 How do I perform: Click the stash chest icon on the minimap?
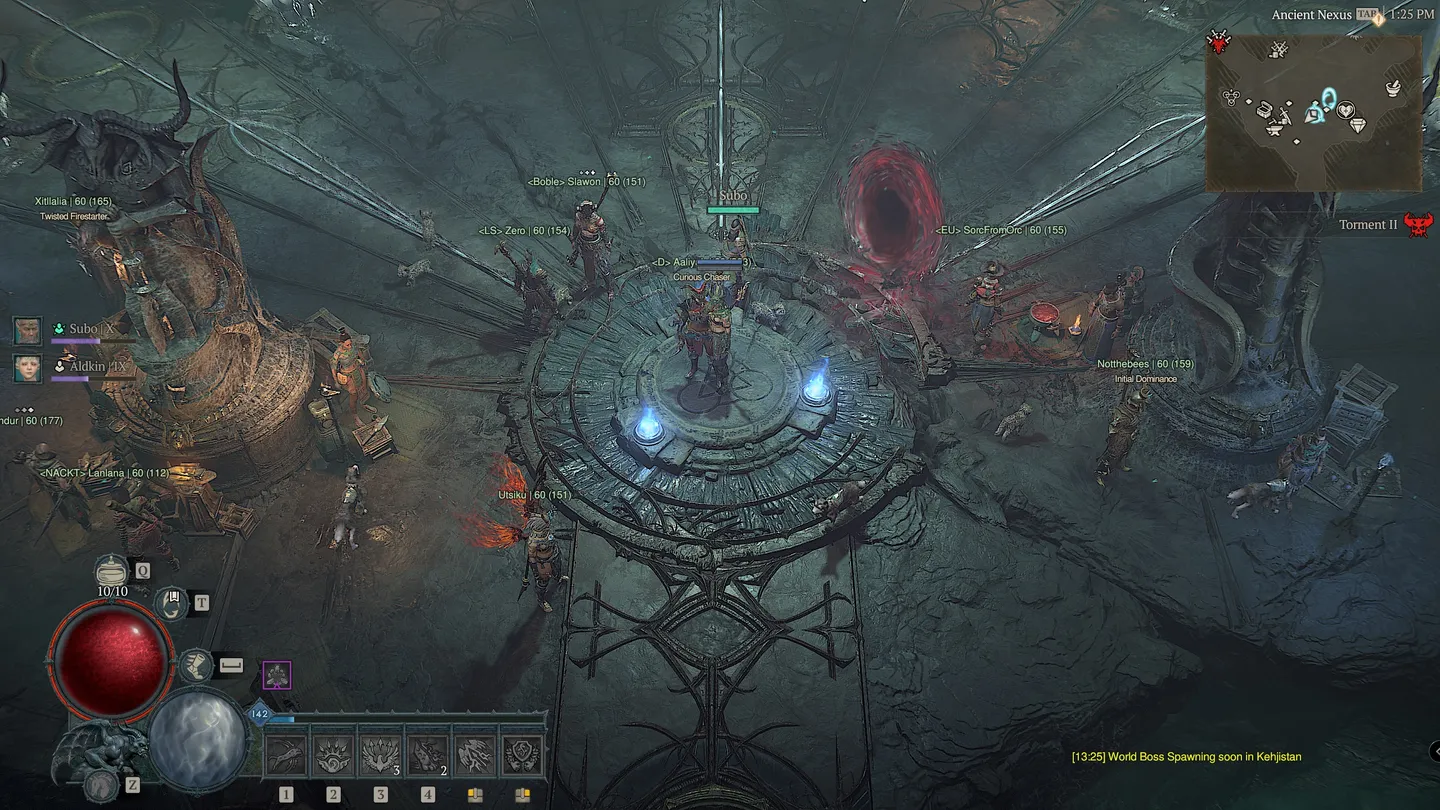[x=1263, y=110]
